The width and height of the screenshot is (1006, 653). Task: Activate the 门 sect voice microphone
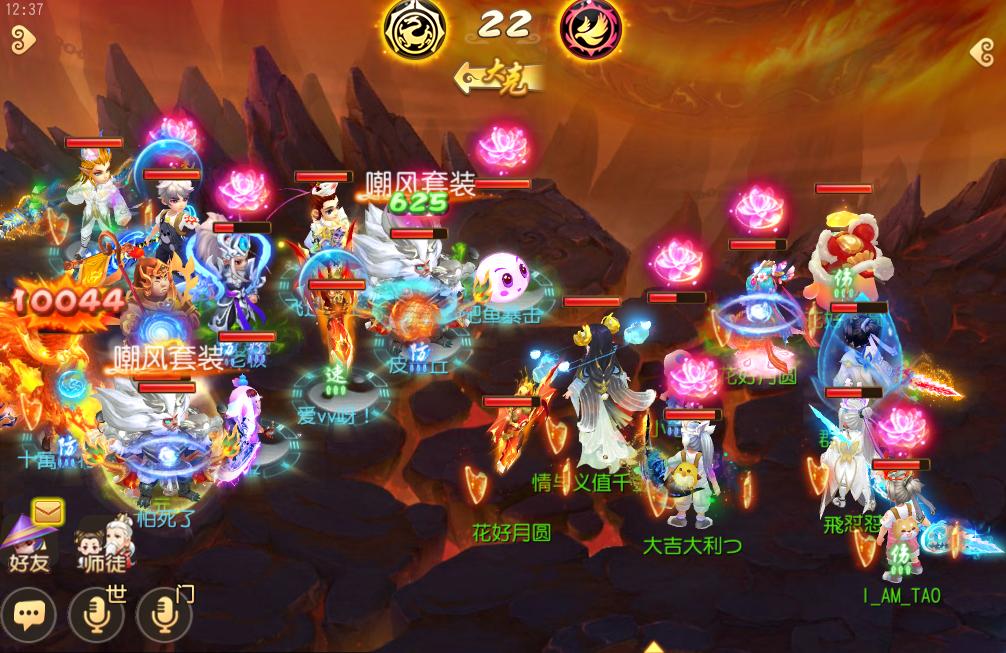click(164, 615)
